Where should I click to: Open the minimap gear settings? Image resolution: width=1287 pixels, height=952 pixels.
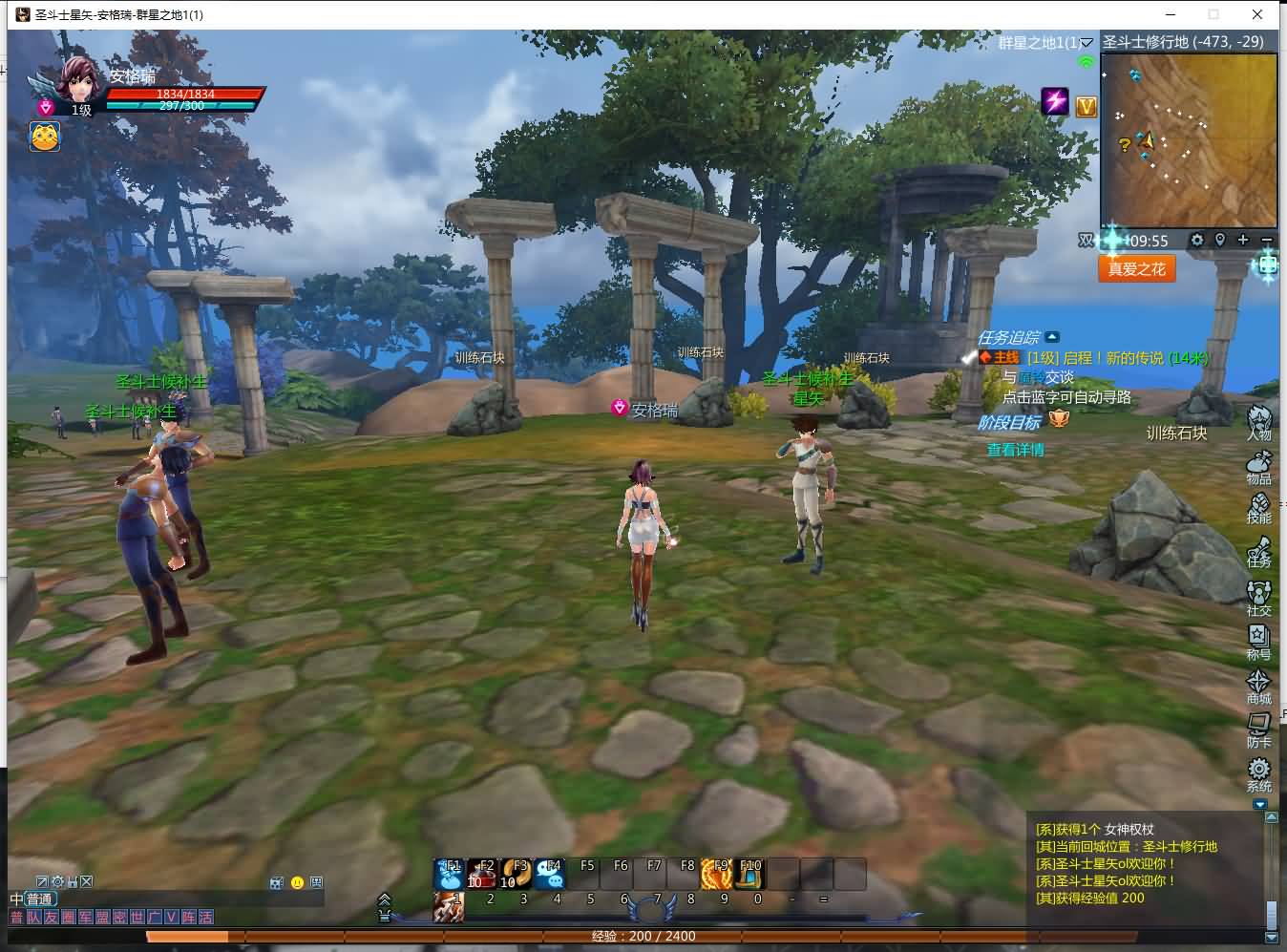pos(1197,240)
